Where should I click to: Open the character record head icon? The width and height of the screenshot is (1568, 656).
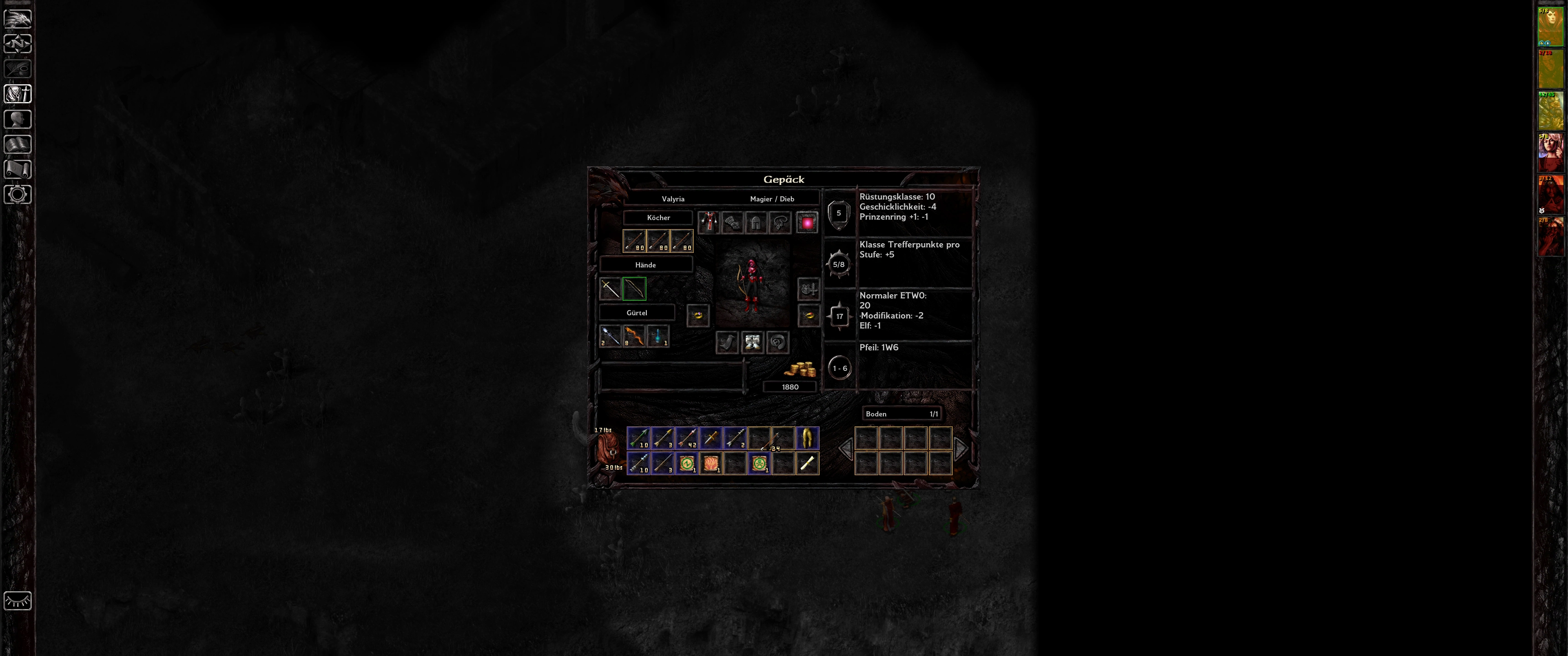[18, 119]
